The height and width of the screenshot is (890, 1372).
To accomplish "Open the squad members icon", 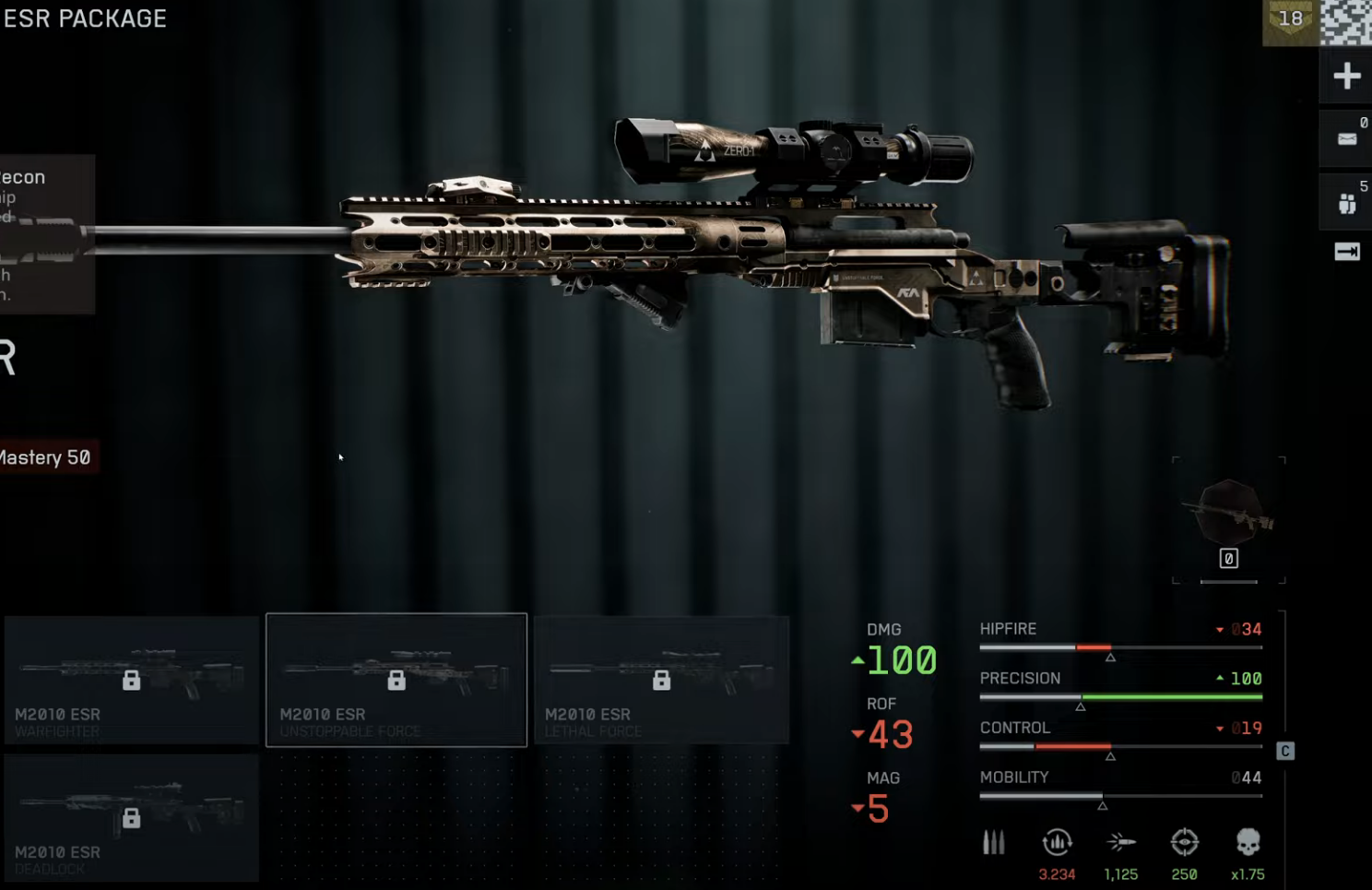I will click(1346, 203).
